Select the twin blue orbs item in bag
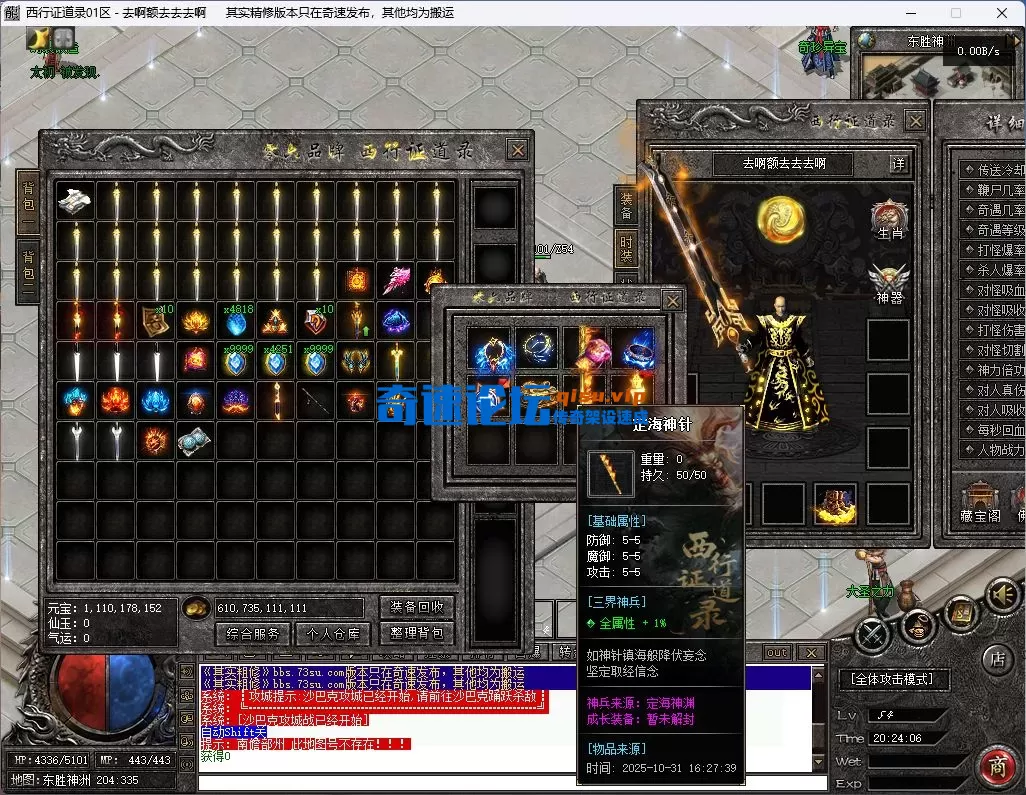This screenshot has width=1026, height=795. click(x=196, y=441)
